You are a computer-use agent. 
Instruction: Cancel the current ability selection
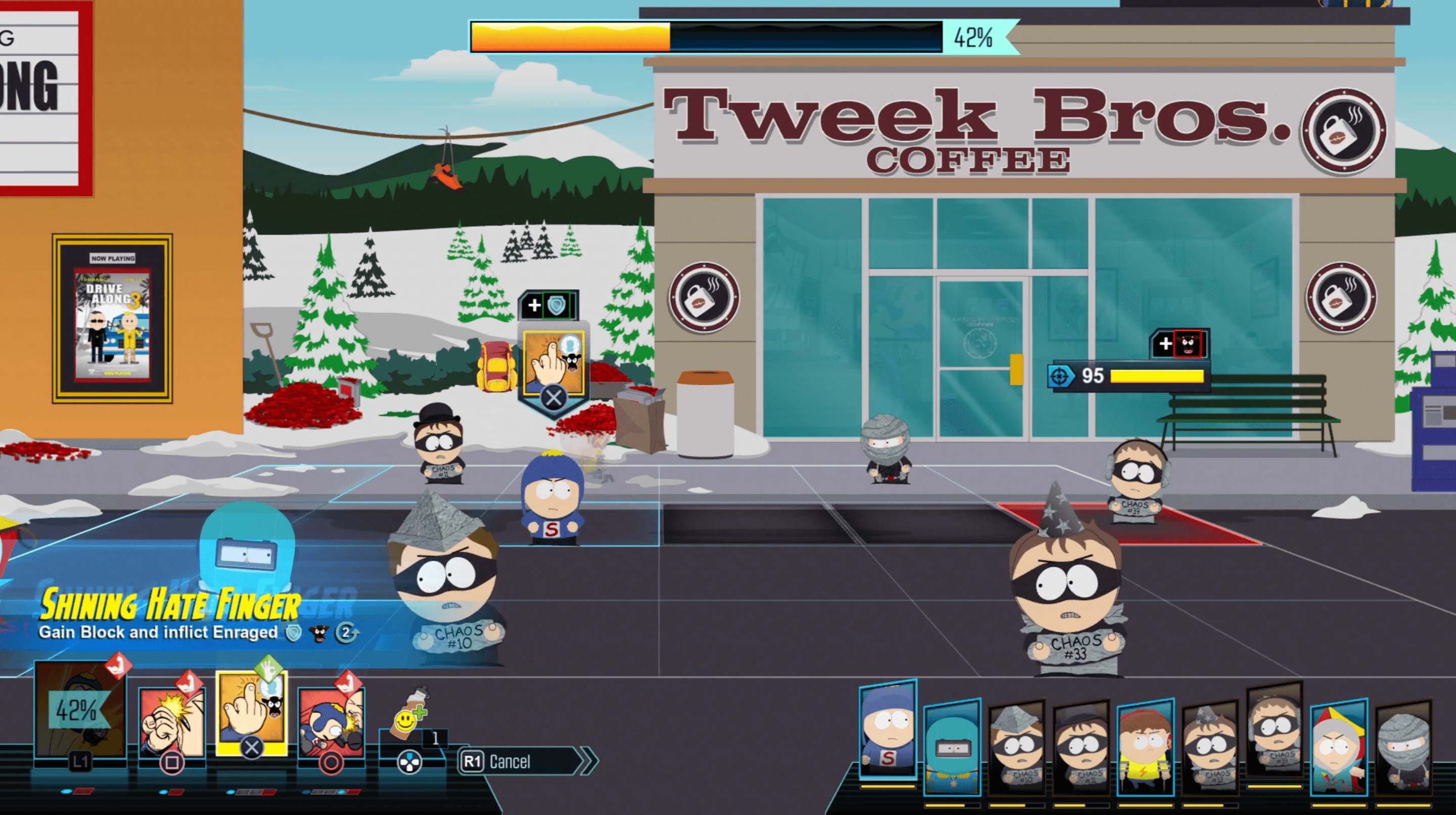click(x=520, y=761)
